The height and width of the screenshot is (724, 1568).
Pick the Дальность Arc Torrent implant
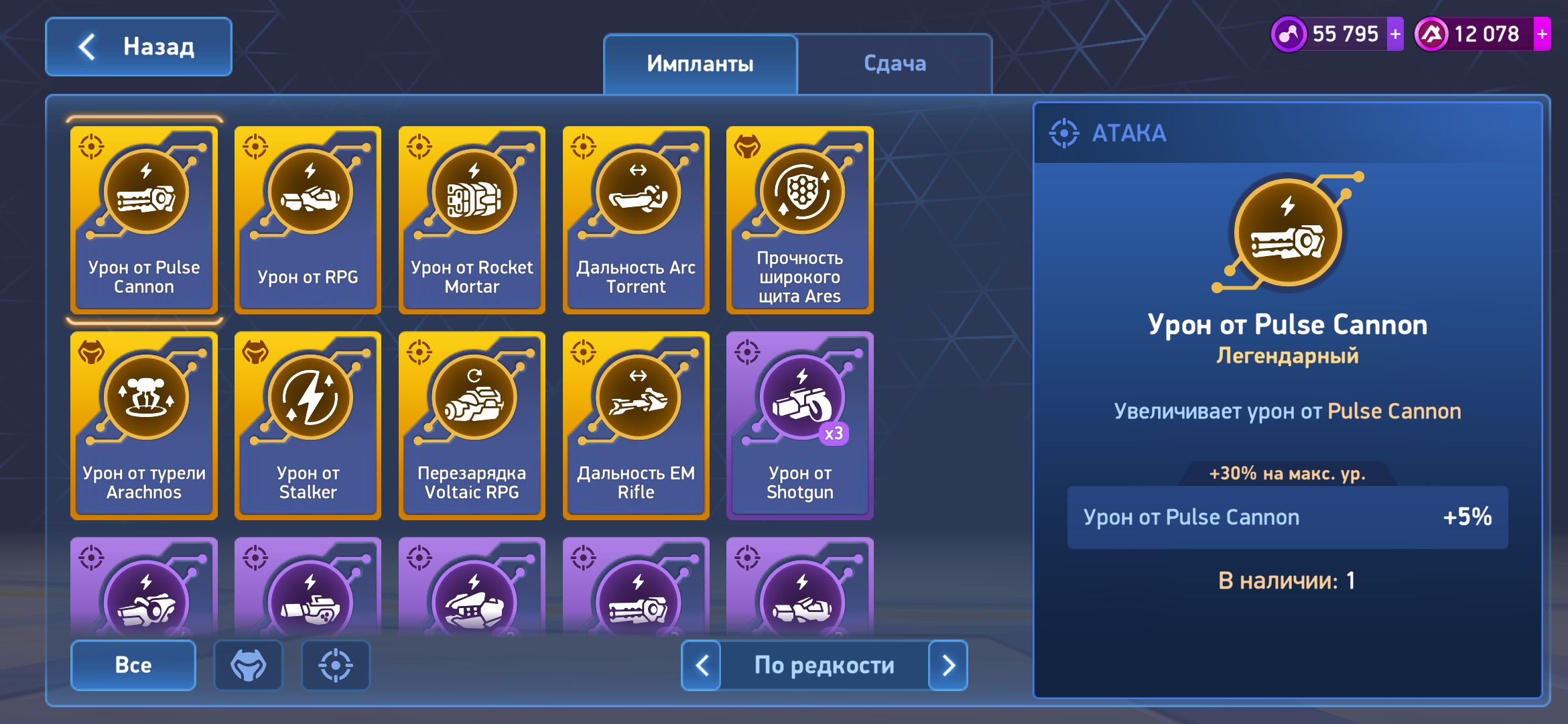tap(636, 220)
